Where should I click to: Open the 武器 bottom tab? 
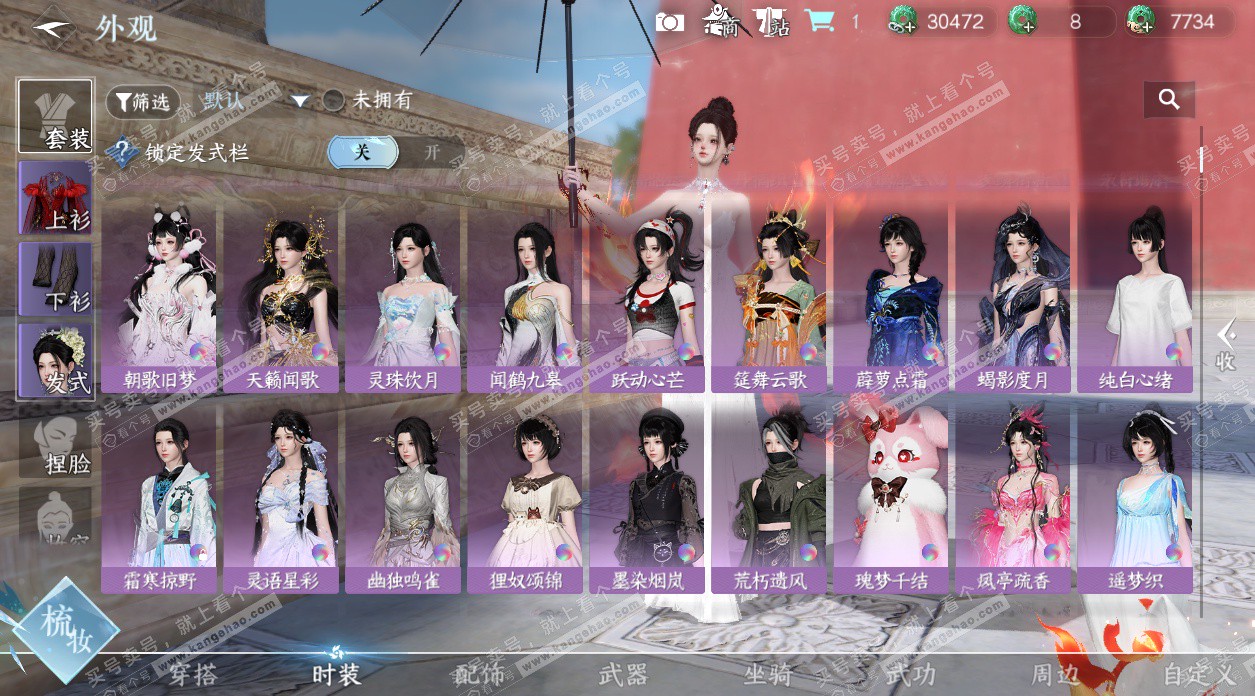tap(623, 675)
